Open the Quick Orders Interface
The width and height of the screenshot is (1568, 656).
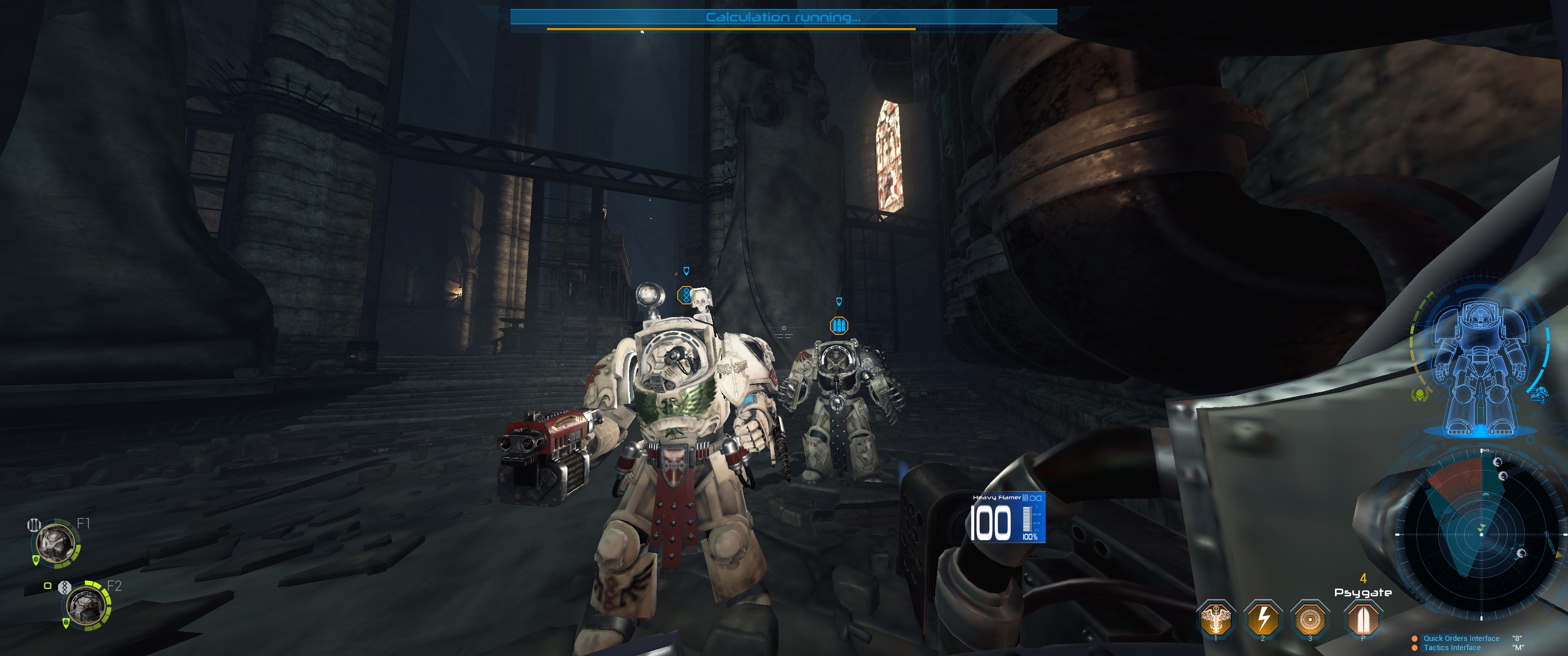click(x=1461, y=638)
